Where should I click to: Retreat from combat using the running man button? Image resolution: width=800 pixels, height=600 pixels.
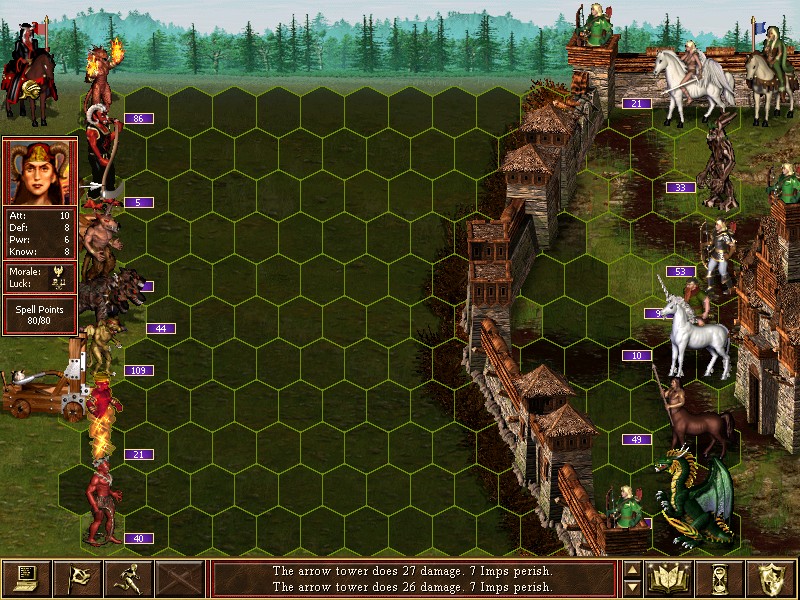tap(128, 578)
